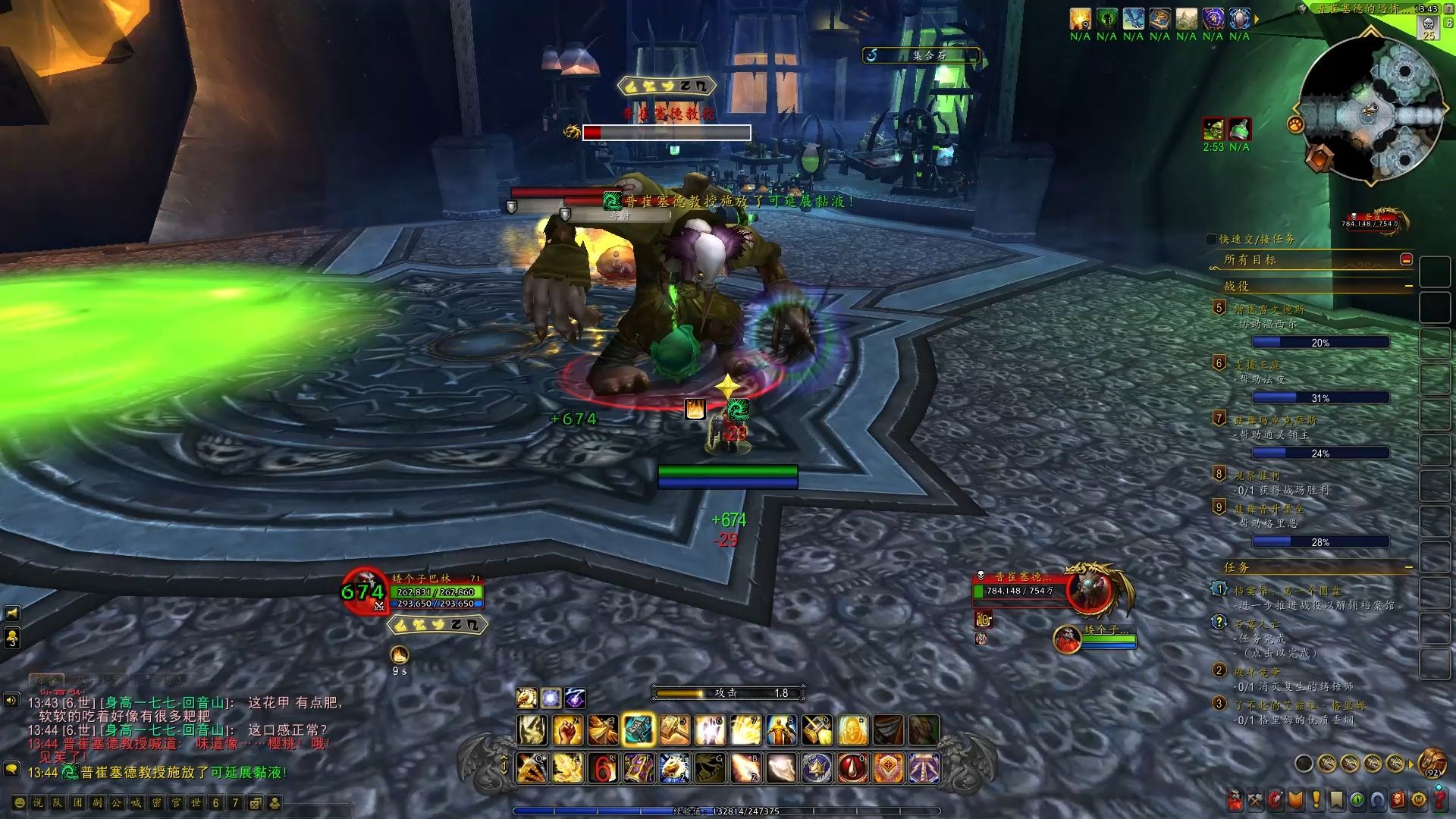Trigger the red blood drop ability icon
The image size is (1456, 819).
click(852, 768)
